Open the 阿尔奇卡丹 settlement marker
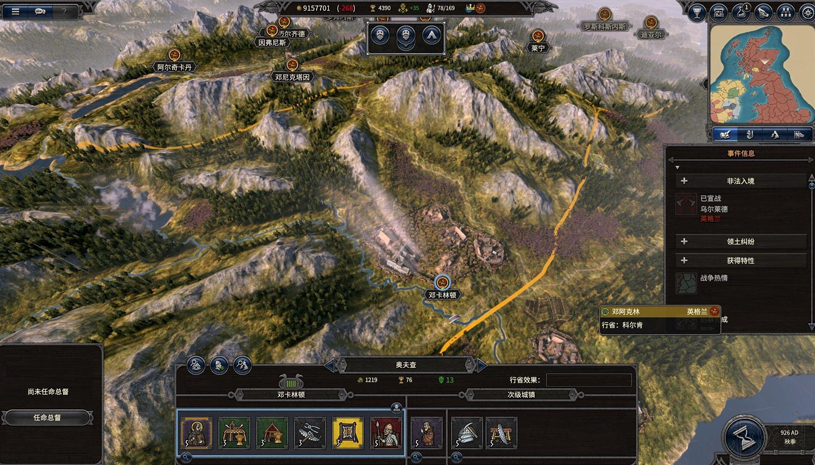815x465 pixels. tap(175, 60)
